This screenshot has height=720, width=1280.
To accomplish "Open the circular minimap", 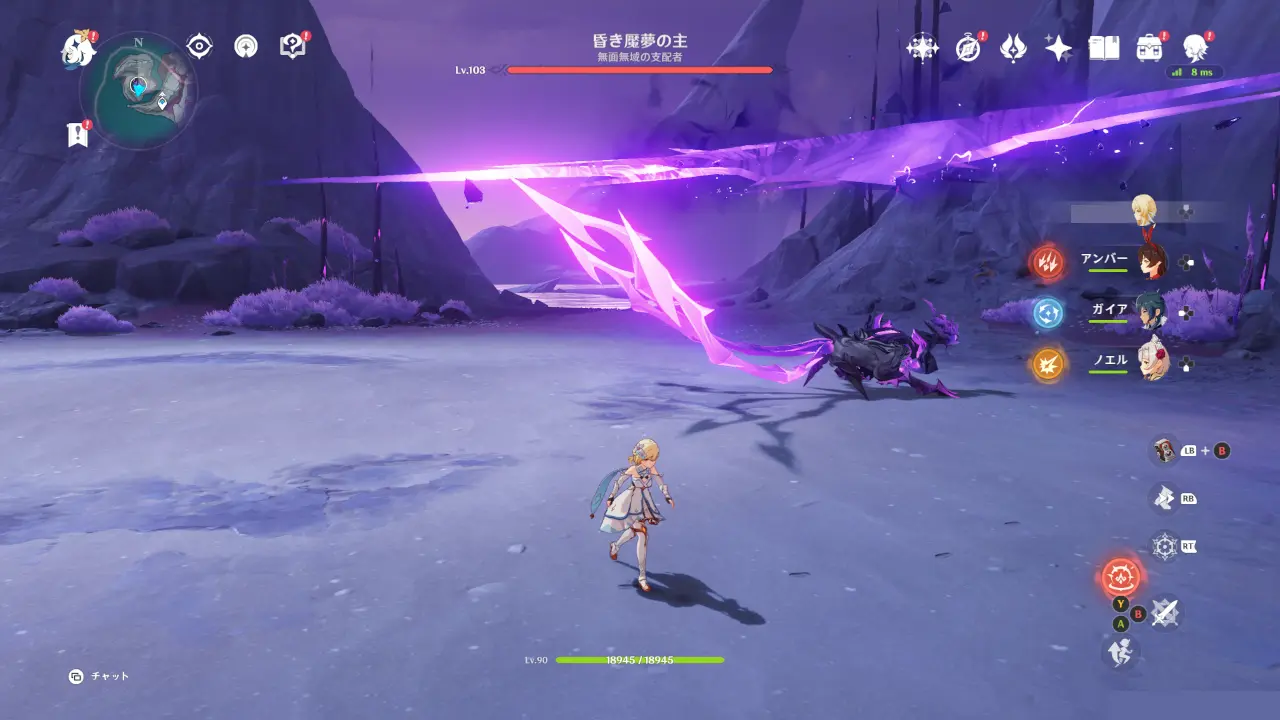I will (x=138, y=90).
